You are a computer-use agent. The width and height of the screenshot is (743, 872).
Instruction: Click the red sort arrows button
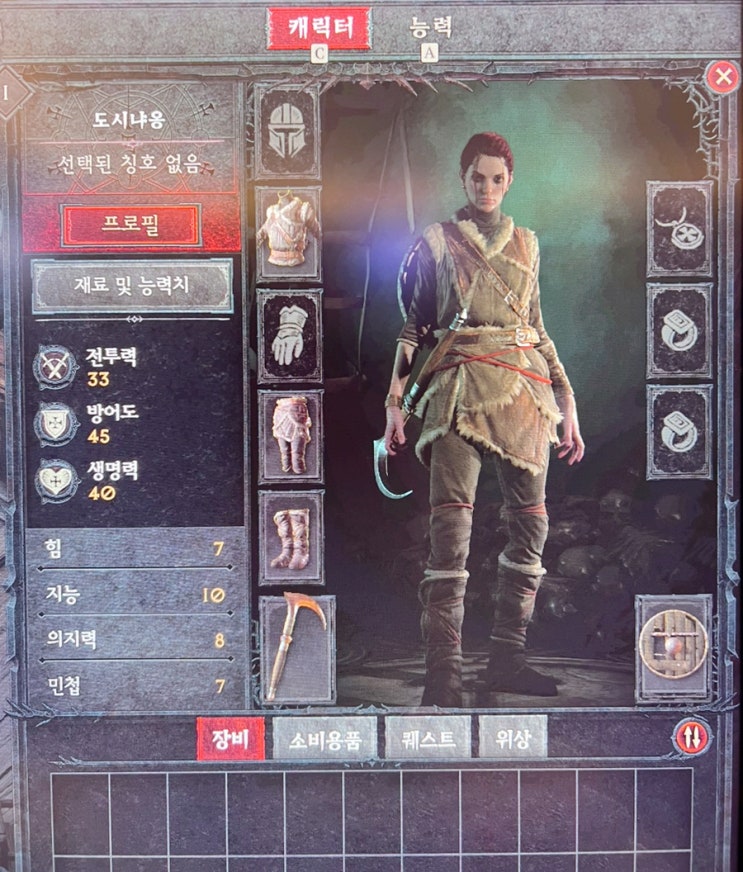(692, 738)
